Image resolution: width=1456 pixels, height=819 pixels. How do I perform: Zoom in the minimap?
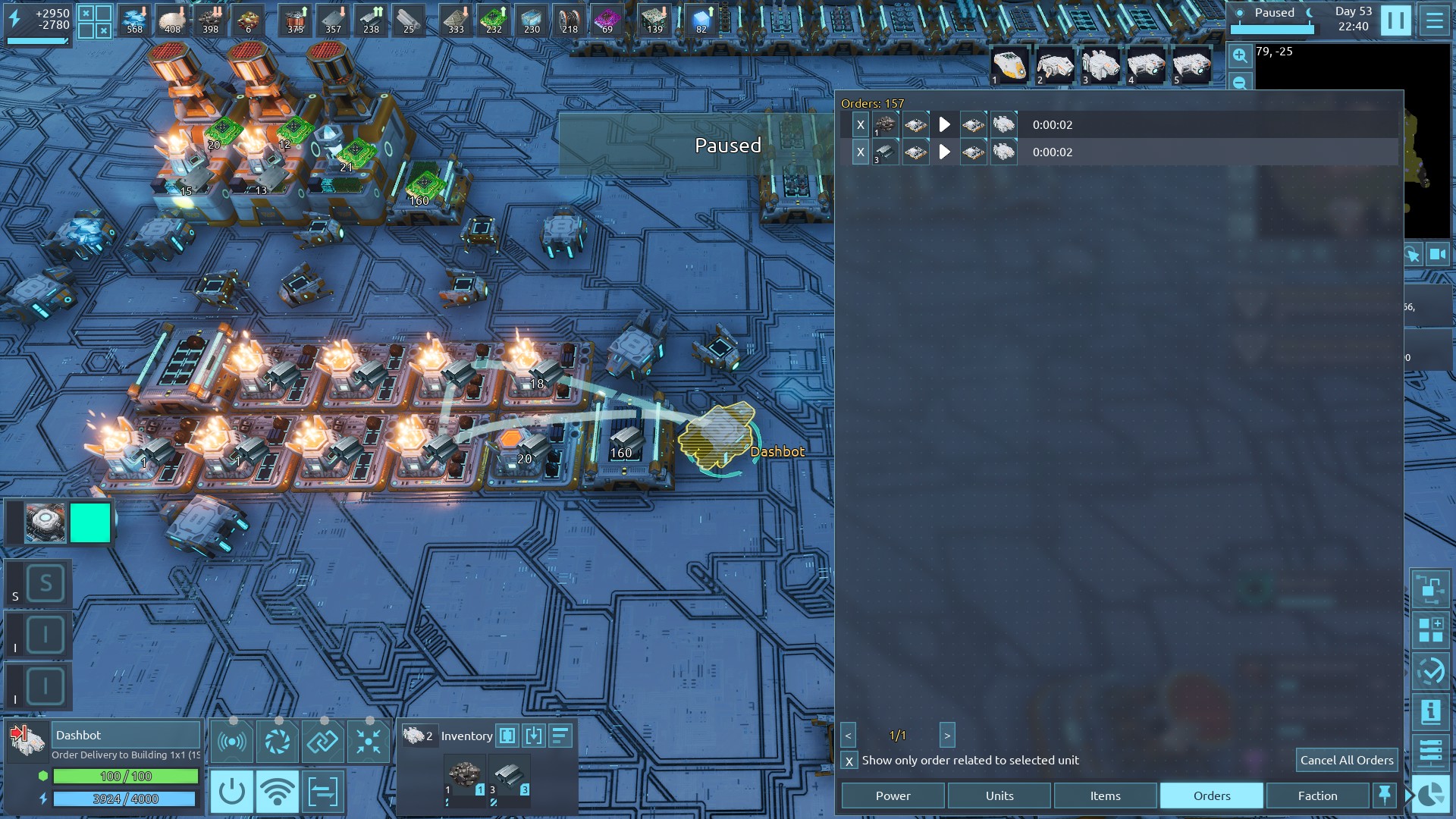[x=1239, y=55]
